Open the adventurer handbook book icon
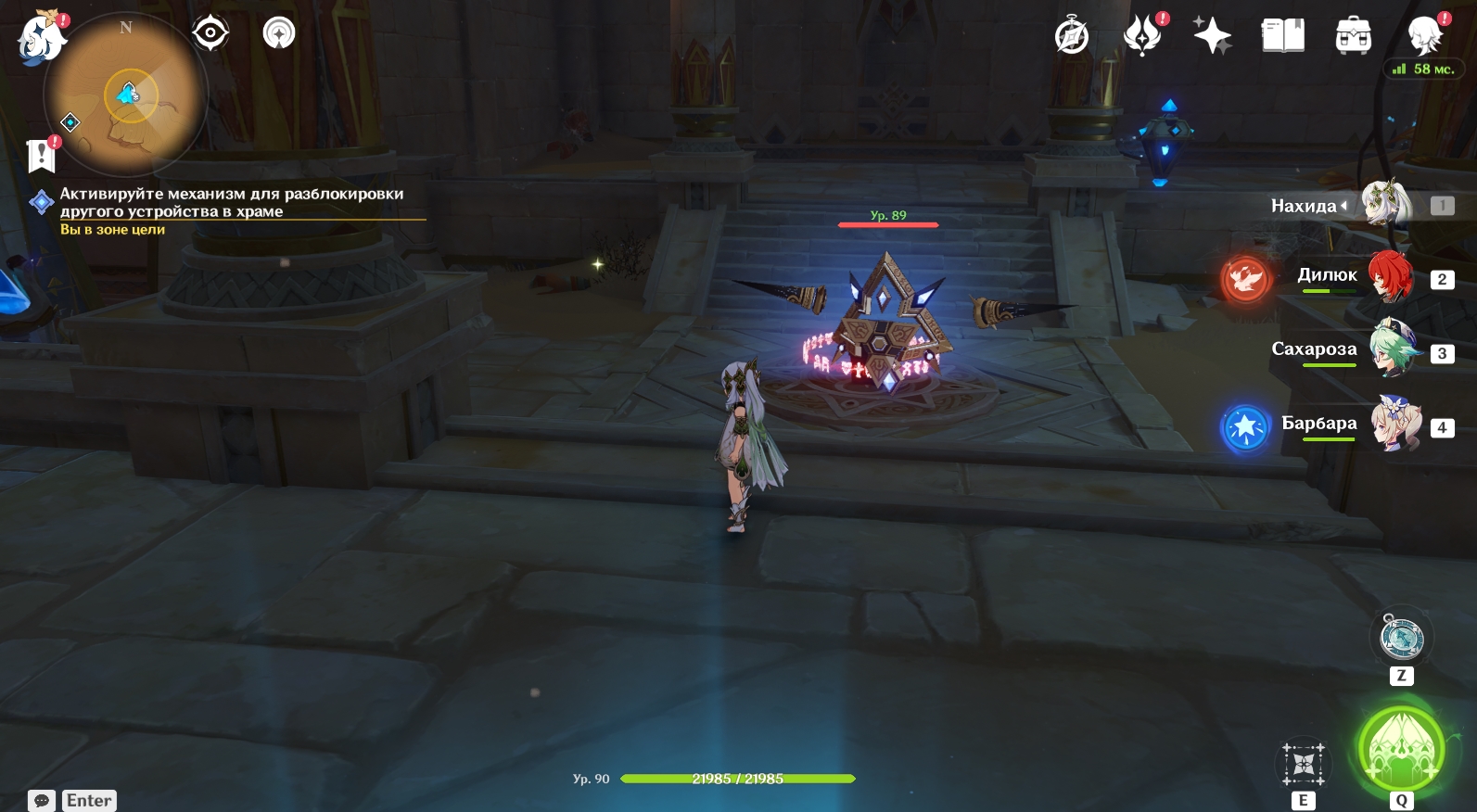 (x=1282, y=36)
